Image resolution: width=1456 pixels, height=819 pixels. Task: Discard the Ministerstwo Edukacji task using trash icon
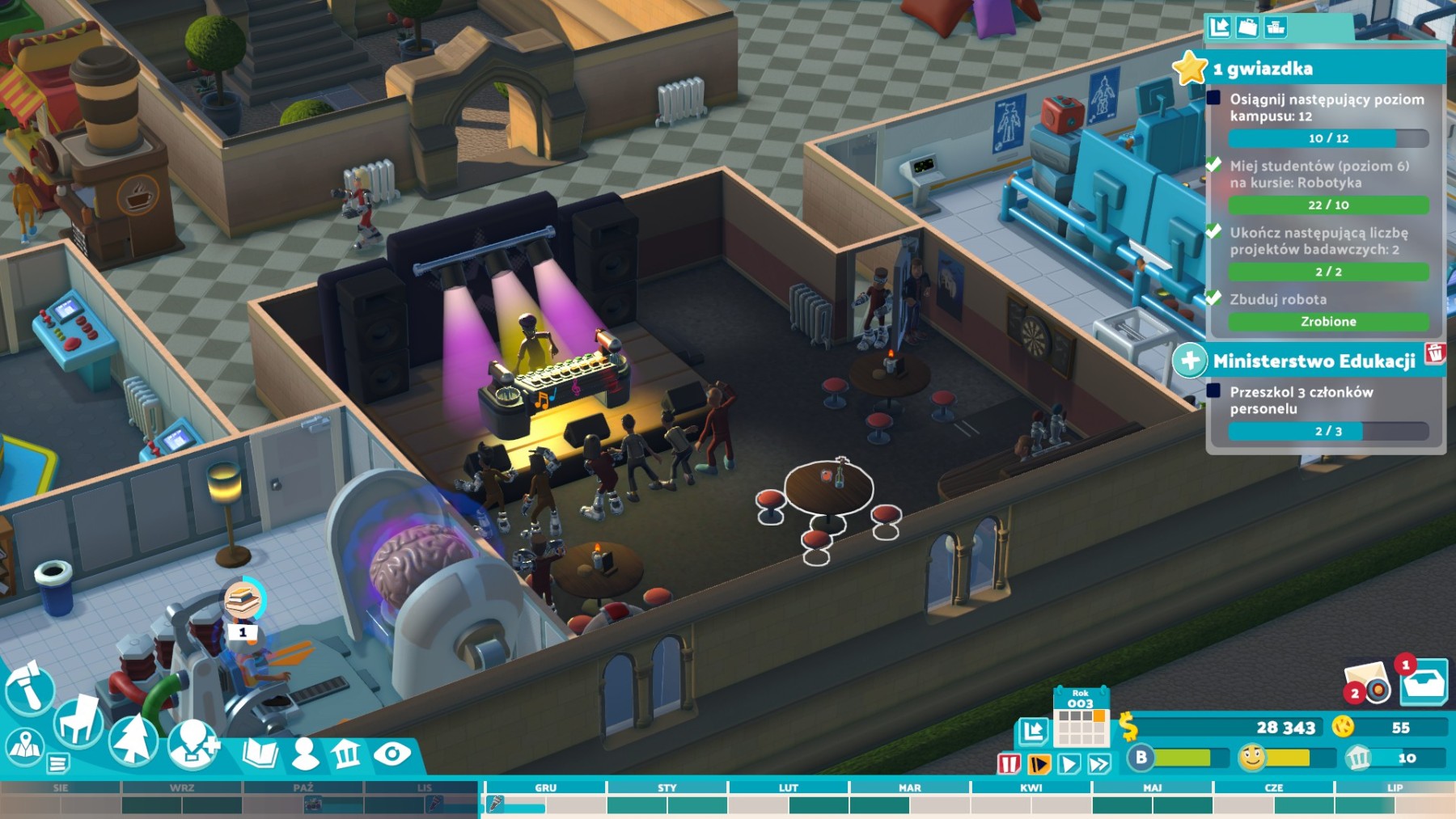[x=1435, y=353]
